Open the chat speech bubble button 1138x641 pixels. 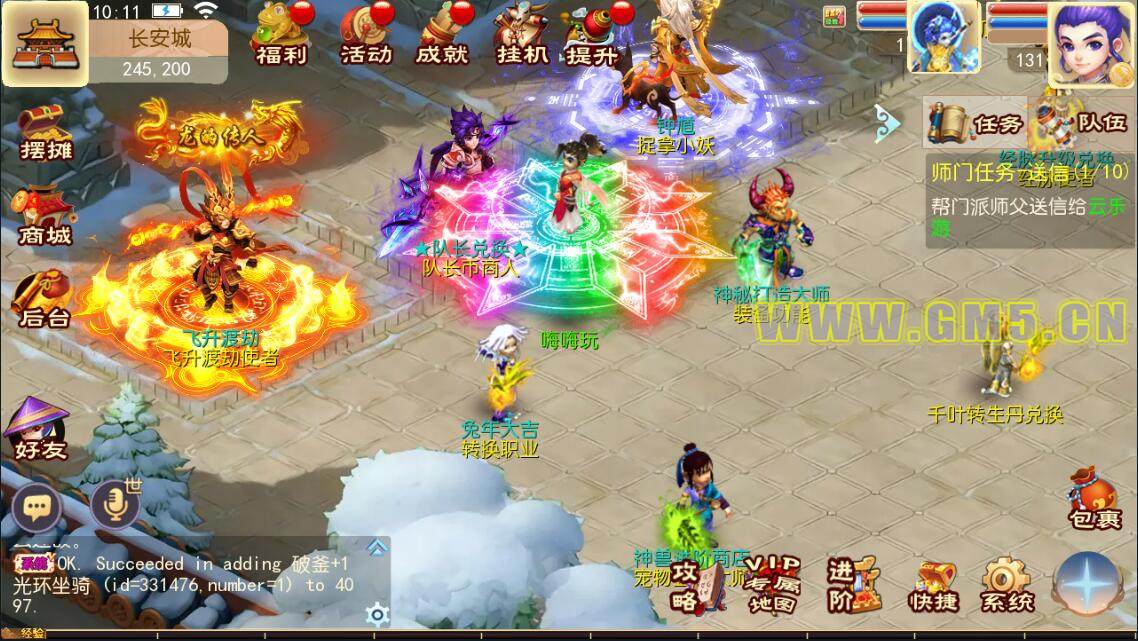click(x=37, y=509)
